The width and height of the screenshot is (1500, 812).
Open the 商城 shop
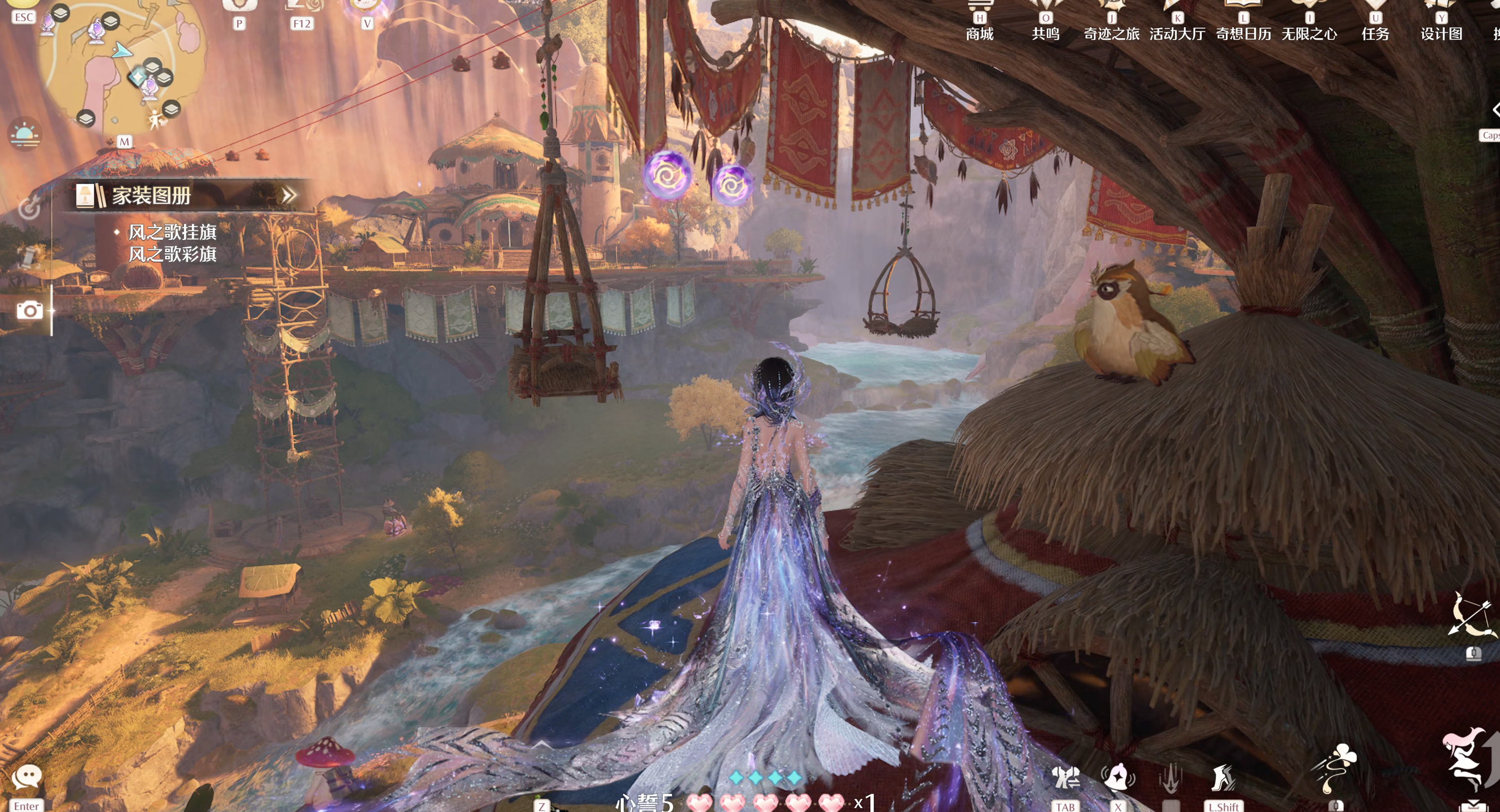pos(980,23)
